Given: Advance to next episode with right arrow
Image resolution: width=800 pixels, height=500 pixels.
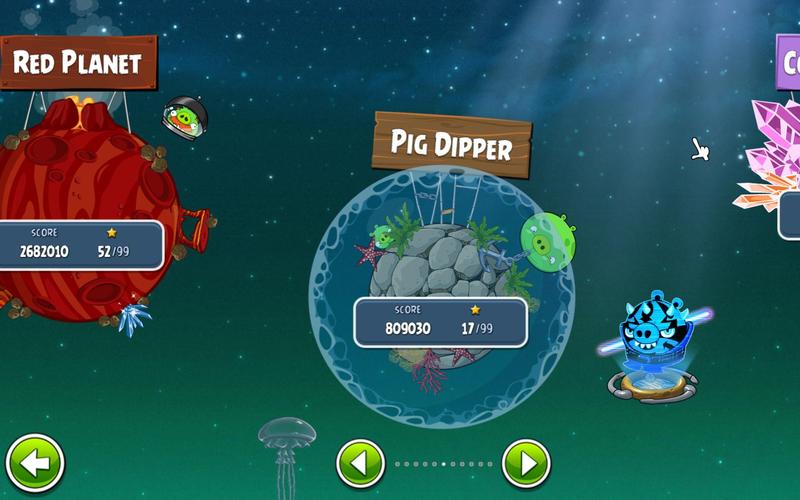Looking at the screenshot, I should click(x=526, y=464).
